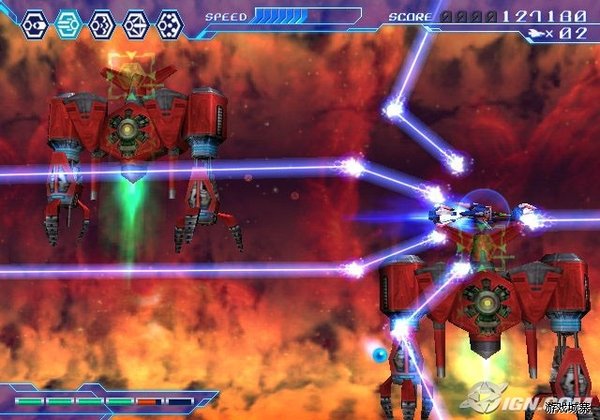Switch to the weapon icon with radiating lines

point(136,21)
